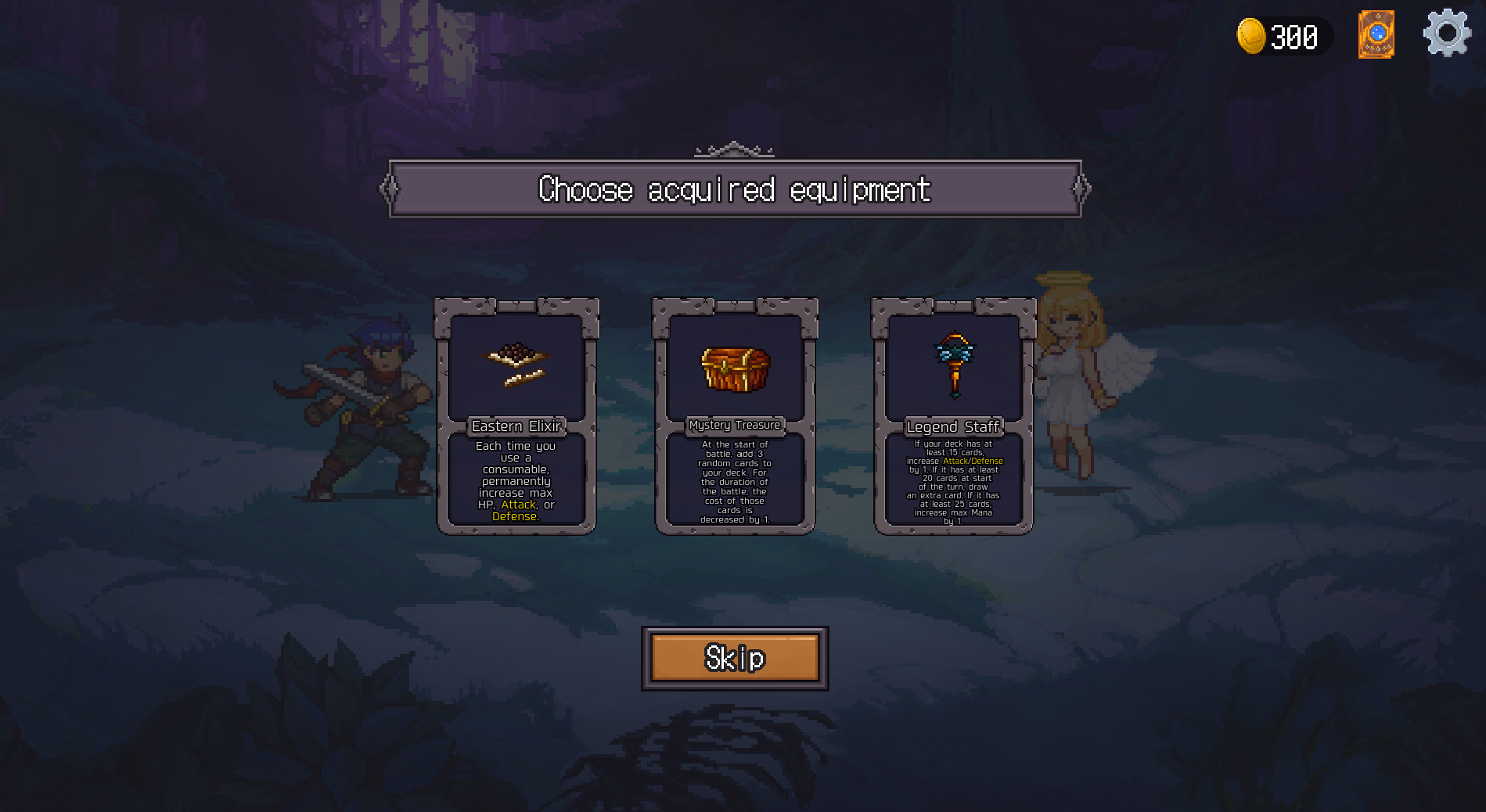Screen dimensions: 1486x812
Task: Open the settings gear menu
Action: (x=1447, y=34)
